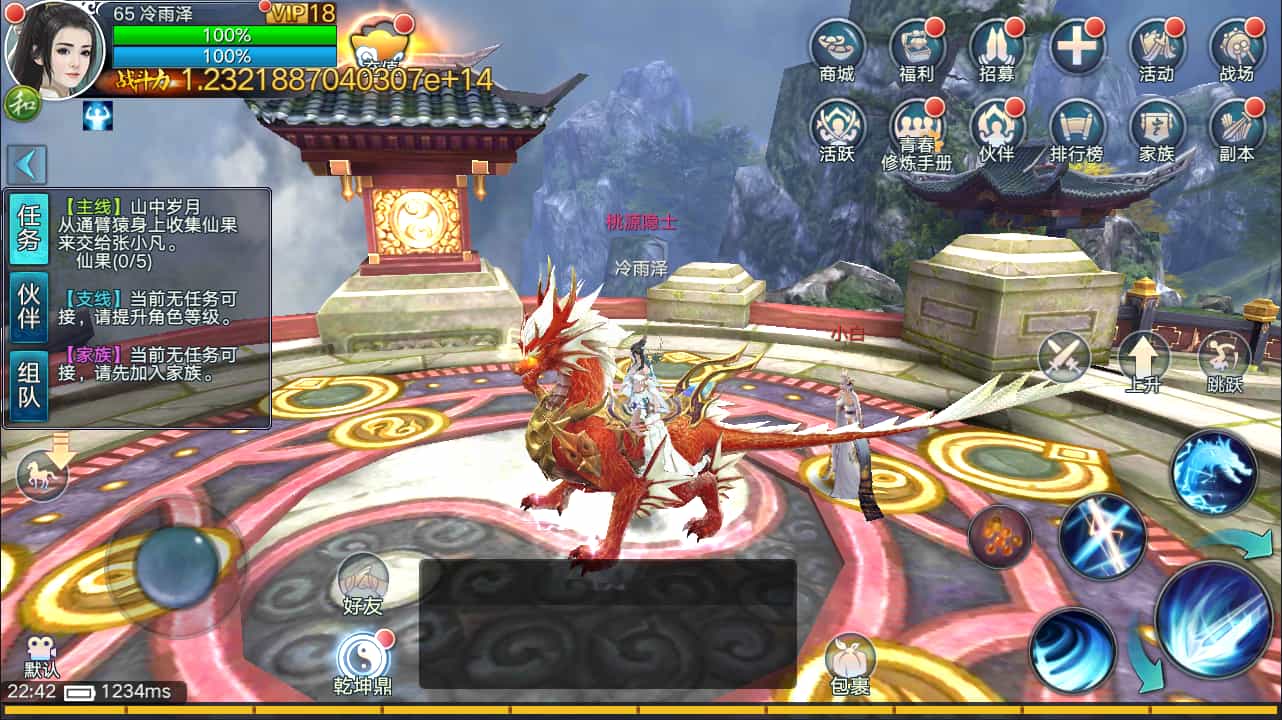The width and height of the screenshot is (1282, 720).
Task: Enter the 战场 battlefield
Action: 1237,48
